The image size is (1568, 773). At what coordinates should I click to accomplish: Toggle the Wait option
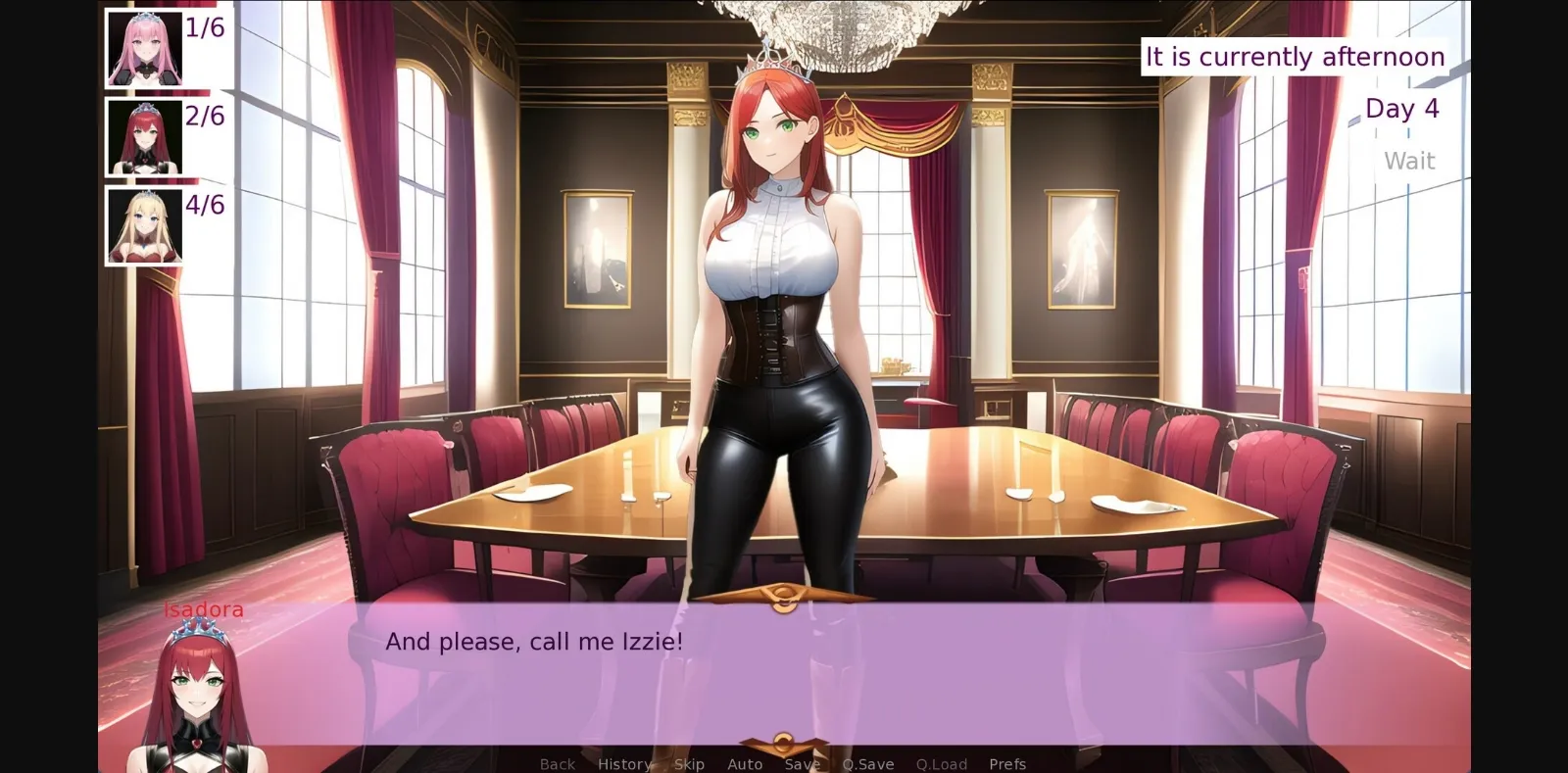tap(1409, 160)
